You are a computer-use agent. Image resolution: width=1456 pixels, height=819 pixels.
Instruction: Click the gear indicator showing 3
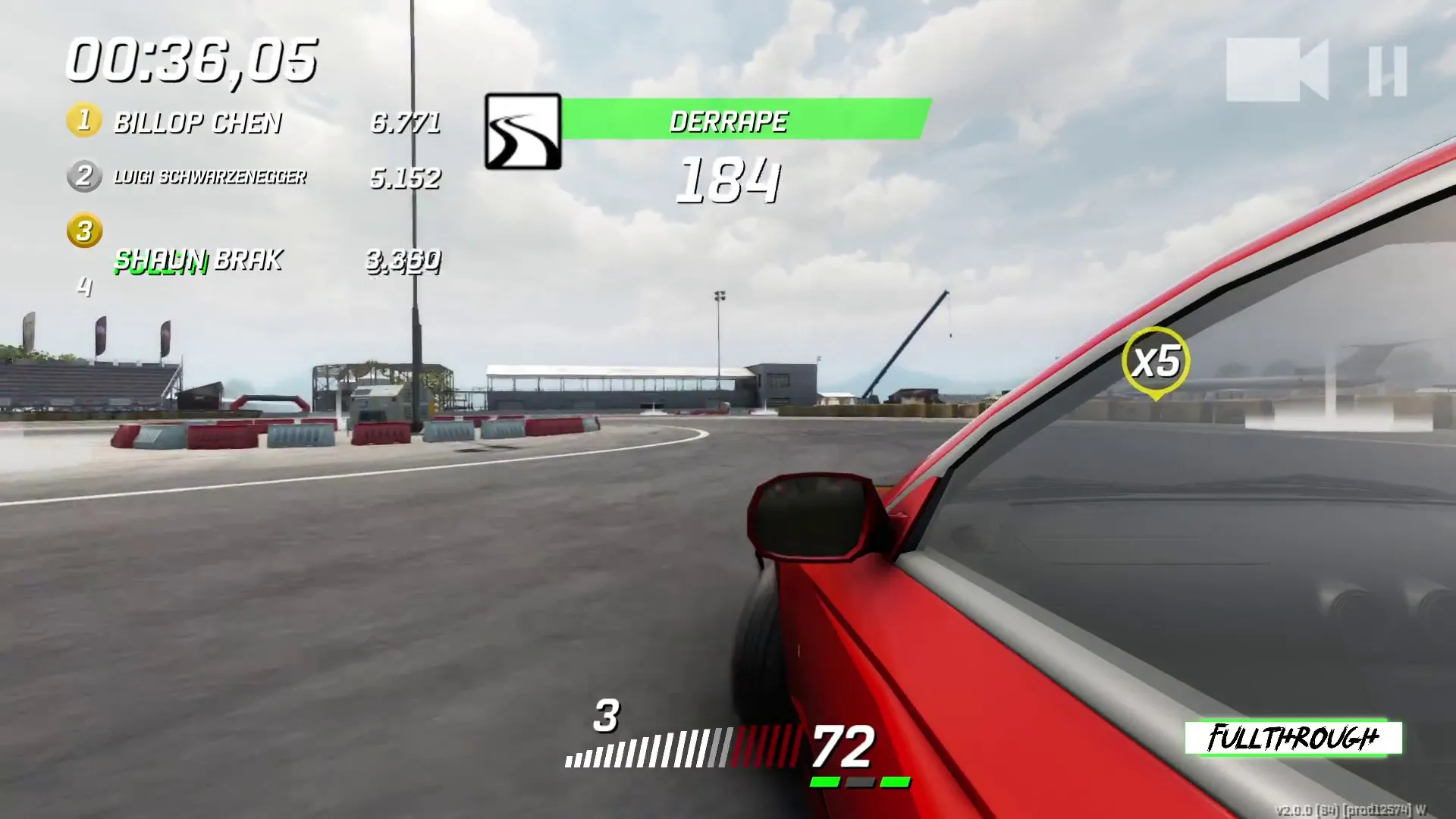(605, 716)
